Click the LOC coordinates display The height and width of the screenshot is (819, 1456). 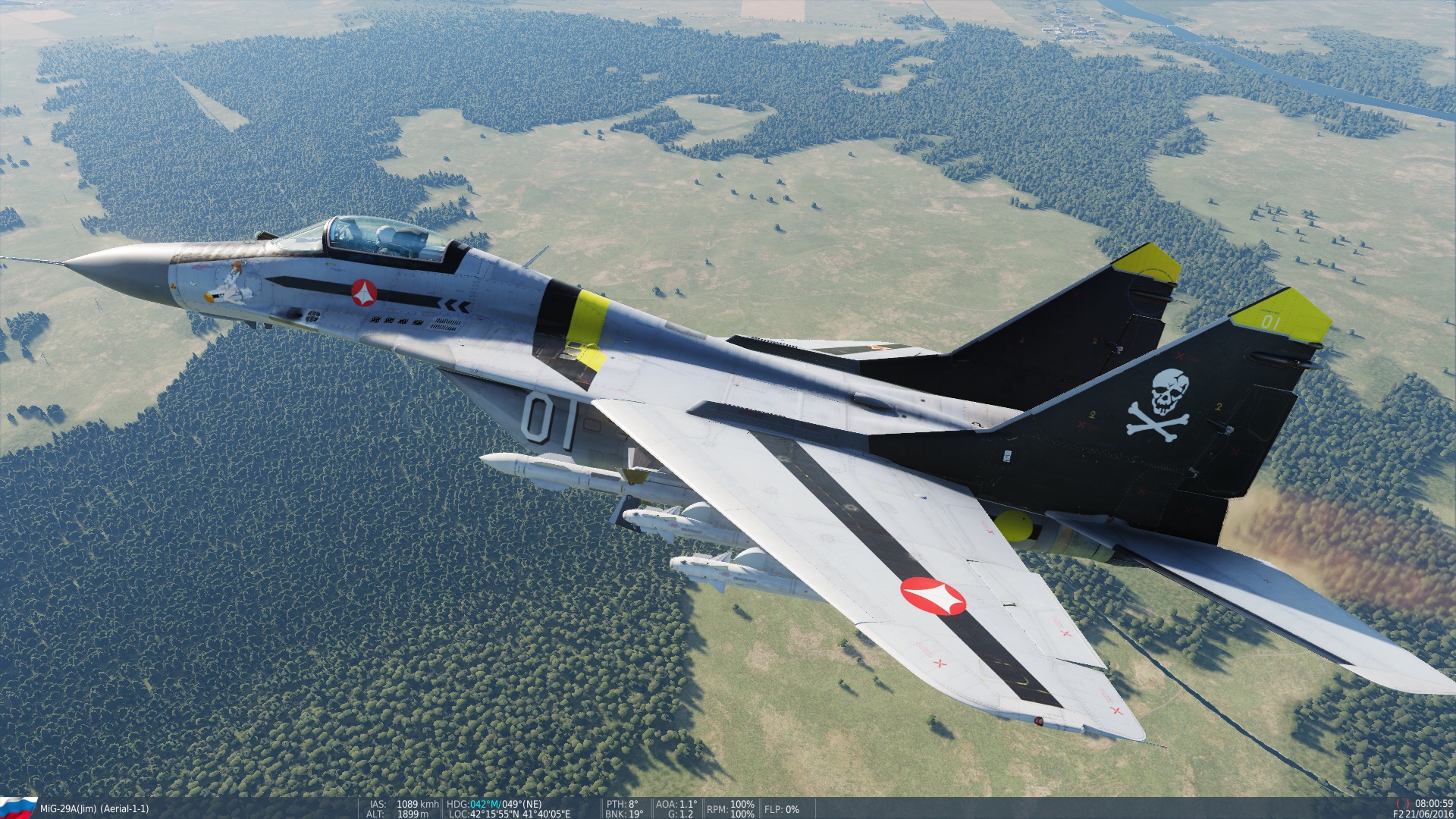click(x=516, y=813)
